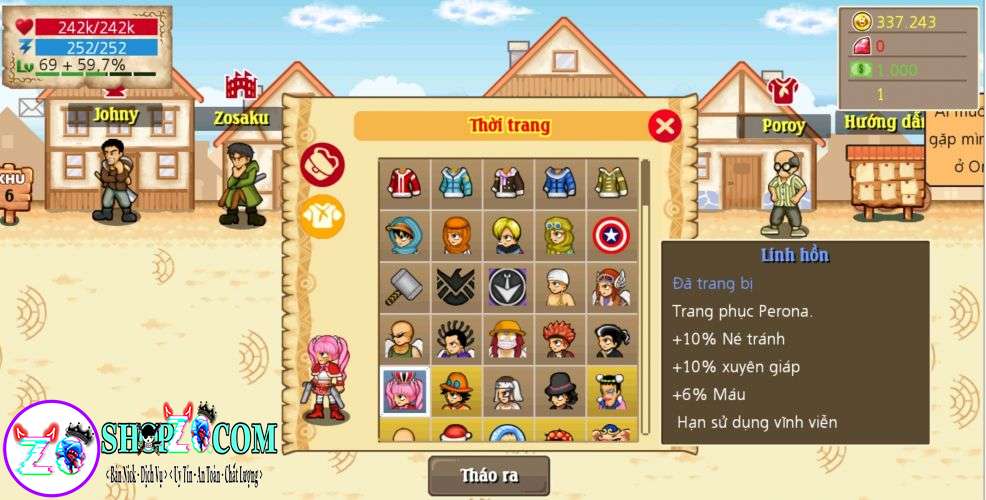Choose the Captain America shield item

(612, 235)
